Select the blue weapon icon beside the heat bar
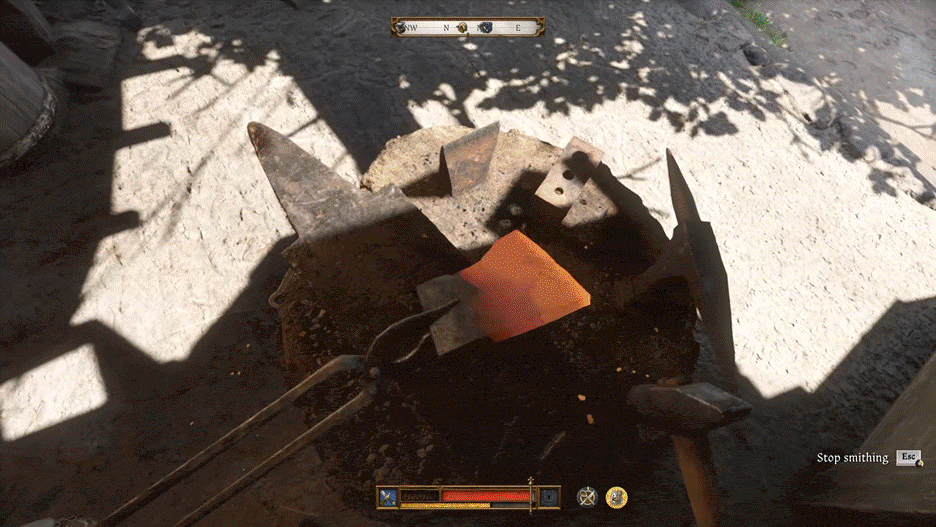This screenshot has height=527, width=936. [389, 496]
